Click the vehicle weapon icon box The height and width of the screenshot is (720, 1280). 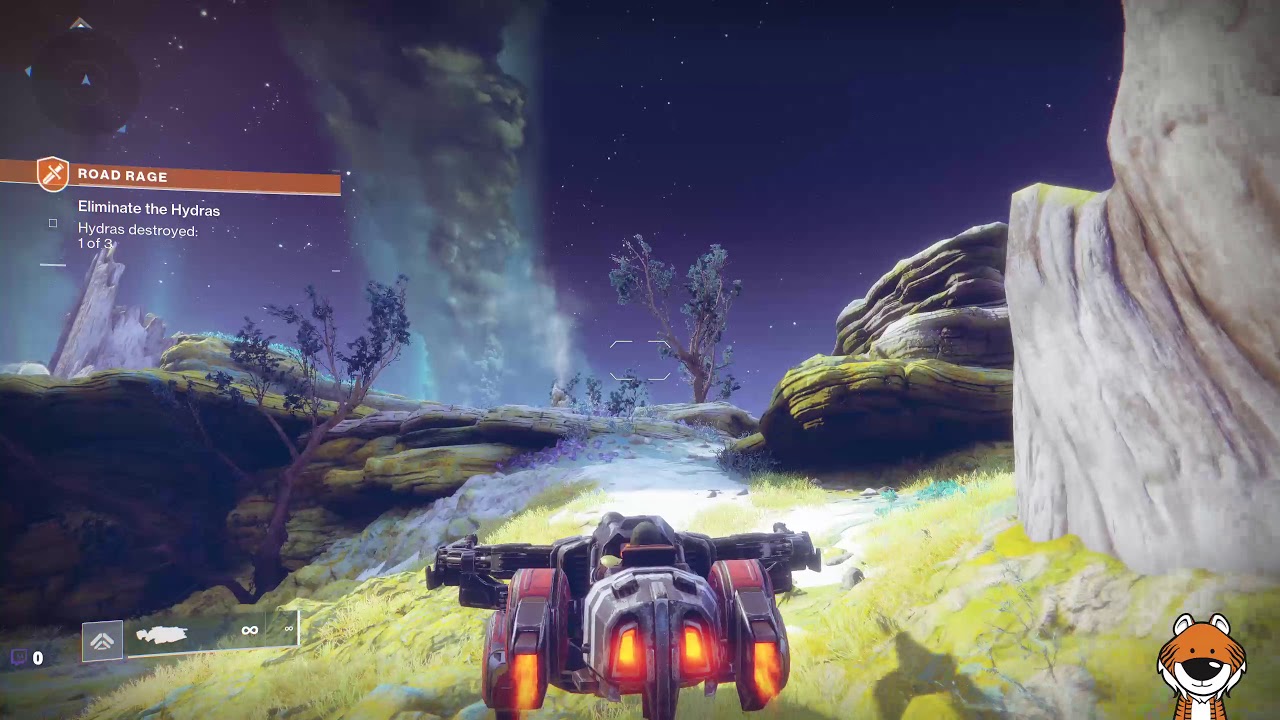(x=102, y=641)
